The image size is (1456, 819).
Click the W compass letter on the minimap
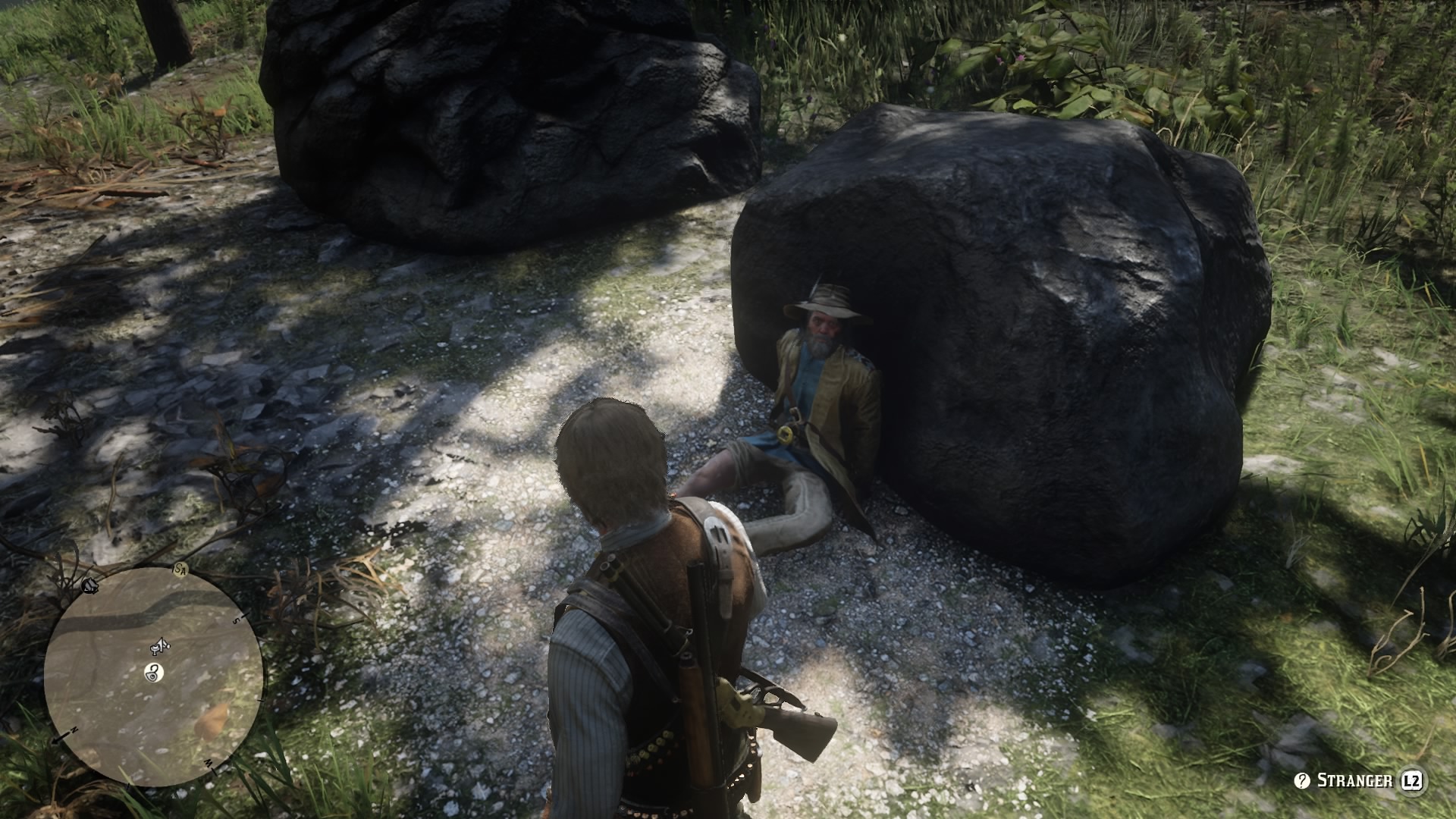click(209, 764)
